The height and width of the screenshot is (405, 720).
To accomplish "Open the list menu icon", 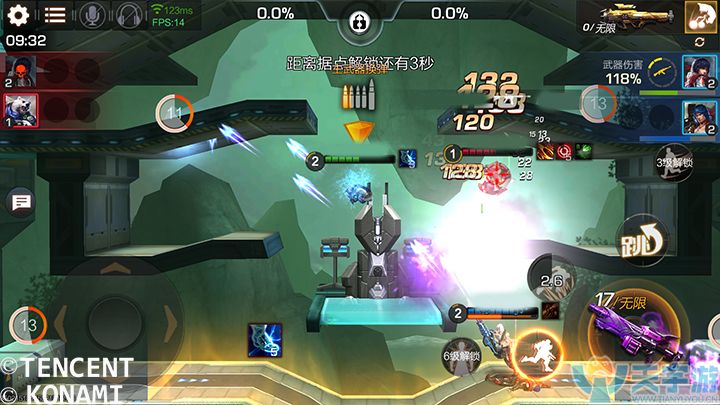I will (55, 15).
